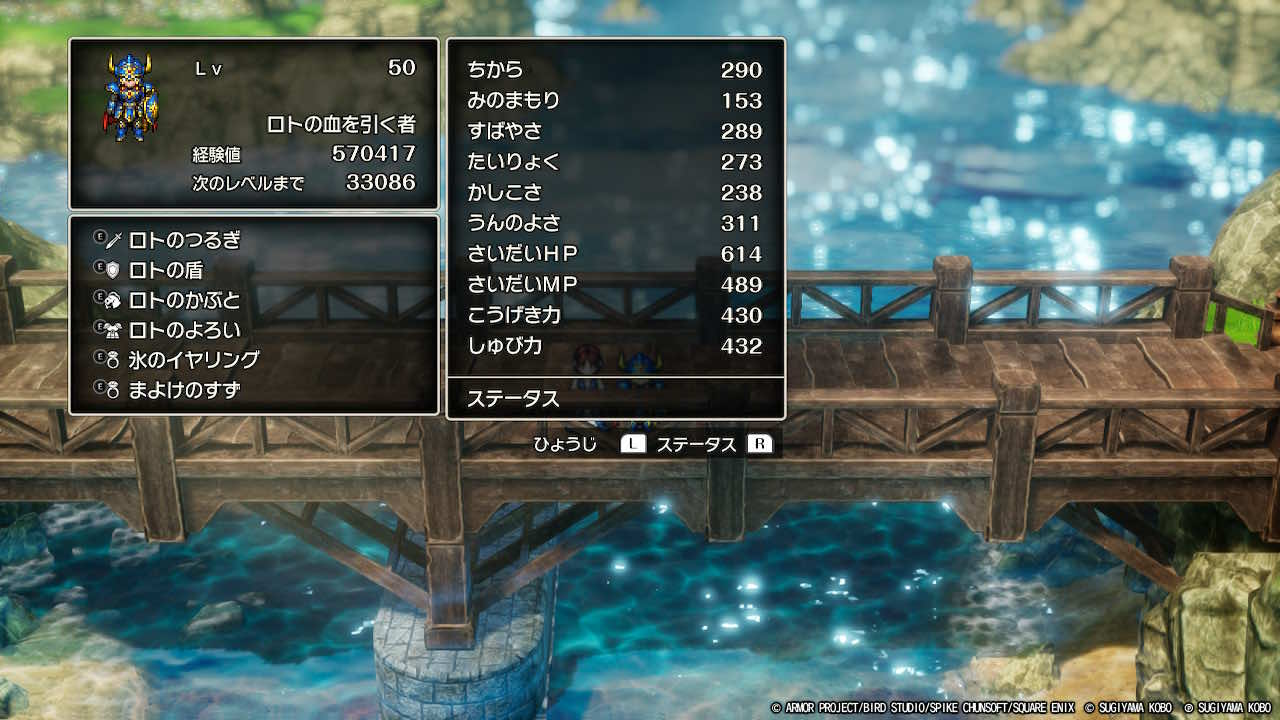Select the ロトのつるぎ weapon slot
Image resolution: width=1280 pixels, height=720 pixels.
[185, 240]
